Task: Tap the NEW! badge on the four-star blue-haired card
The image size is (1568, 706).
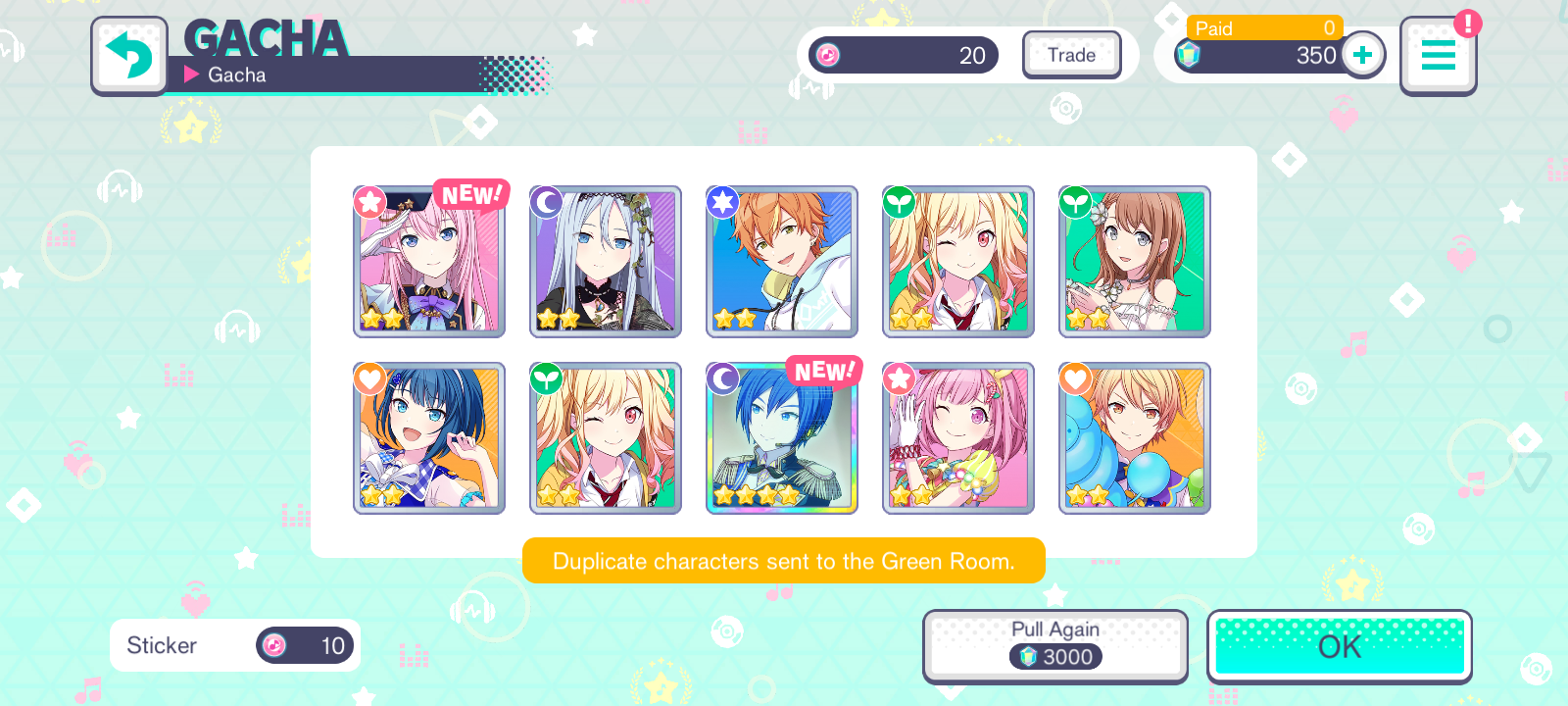Action: pyautogui.click(x=824, y=369)
